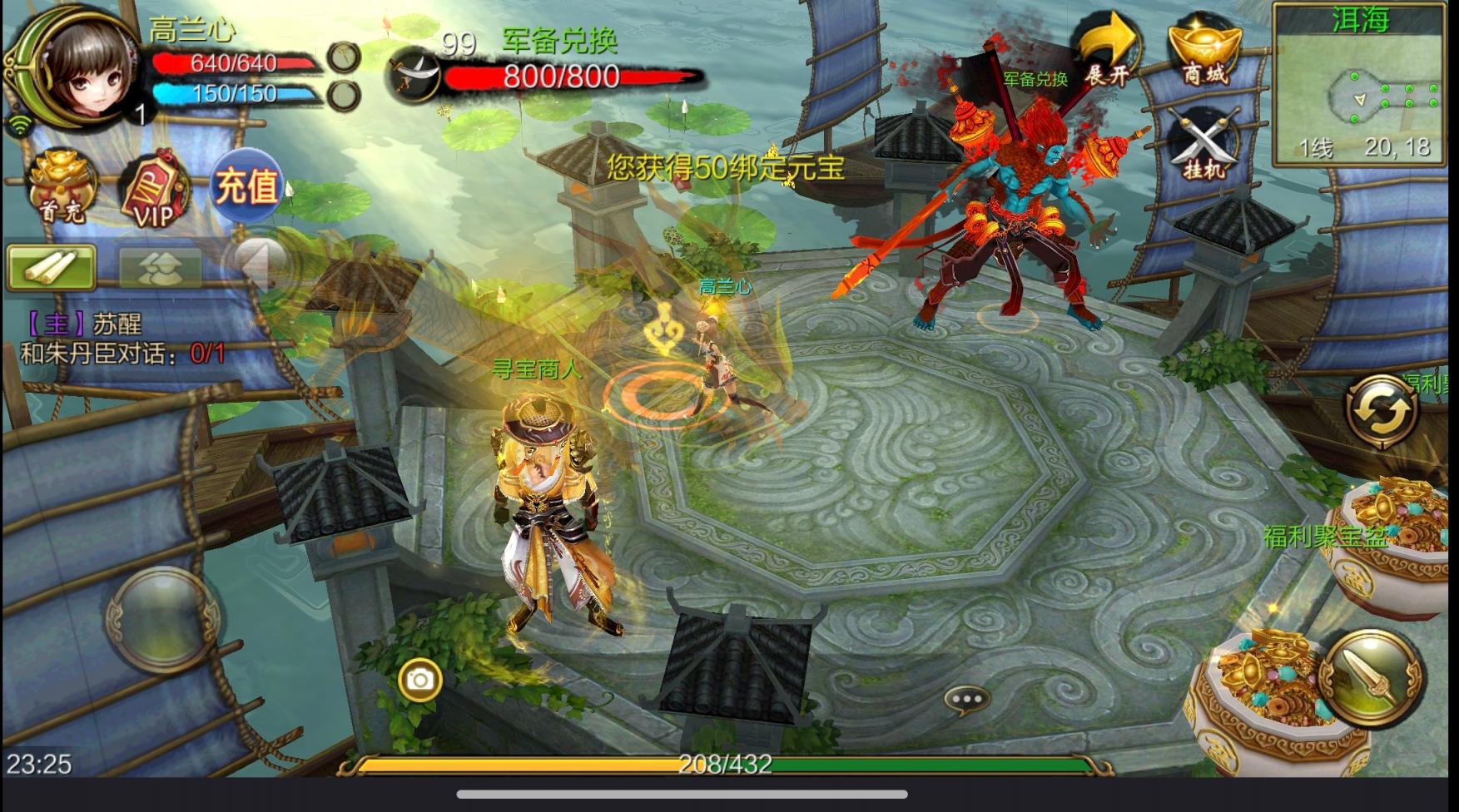This screenshot has width=1459, height=812.
Task: Collapse the quest panel with the arrow
Action: pyautogui.click(x=259, y=265)
